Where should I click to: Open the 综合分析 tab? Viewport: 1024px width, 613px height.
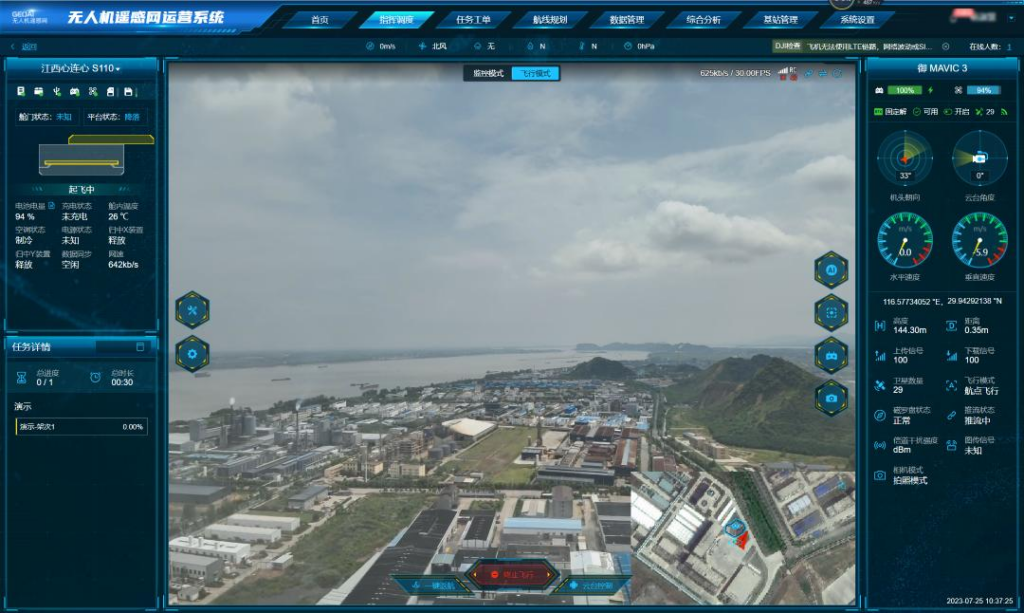[703, 20]
